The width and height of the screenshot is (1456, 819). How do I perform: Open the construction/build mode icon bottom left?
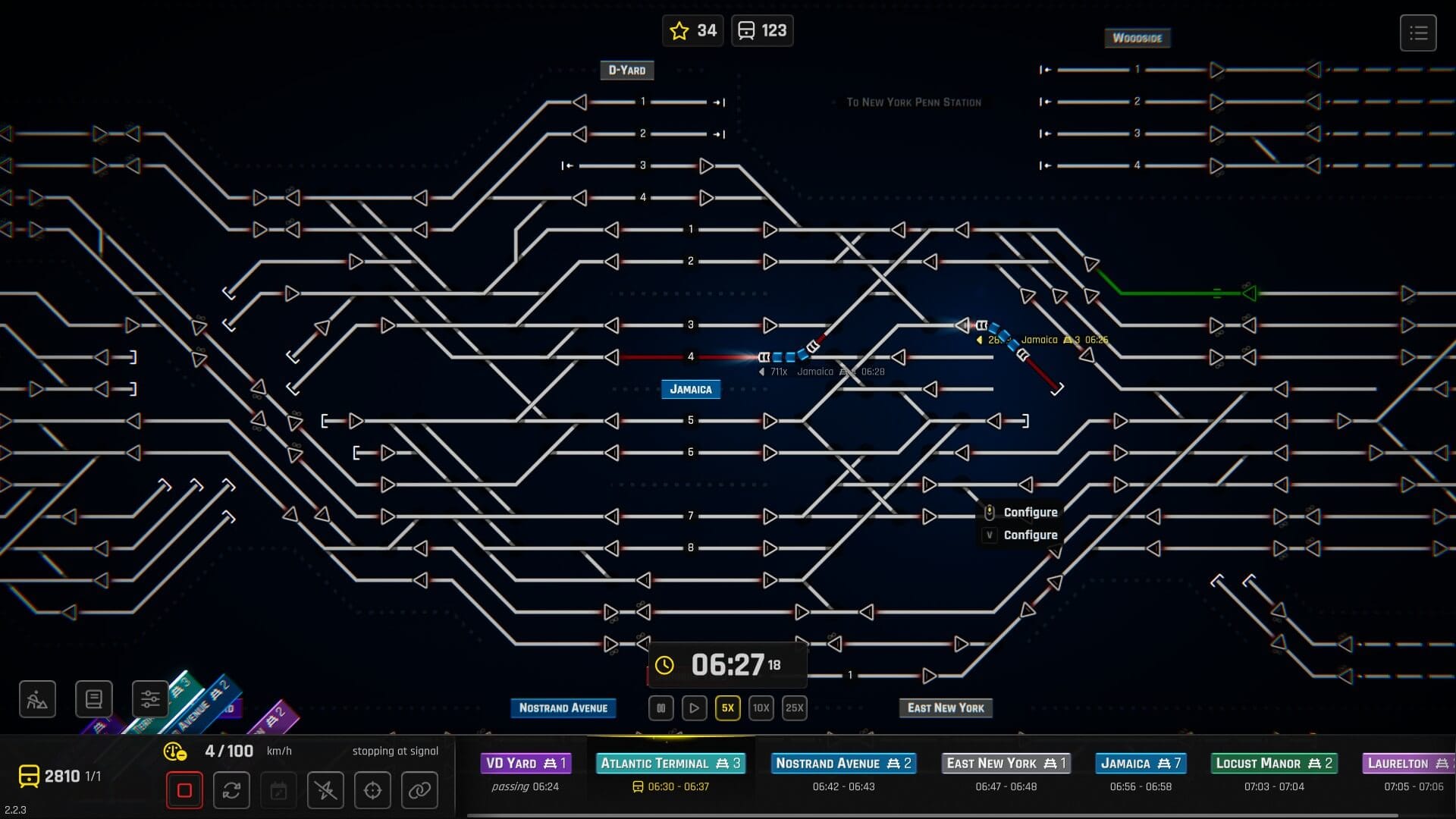[36, 698]
